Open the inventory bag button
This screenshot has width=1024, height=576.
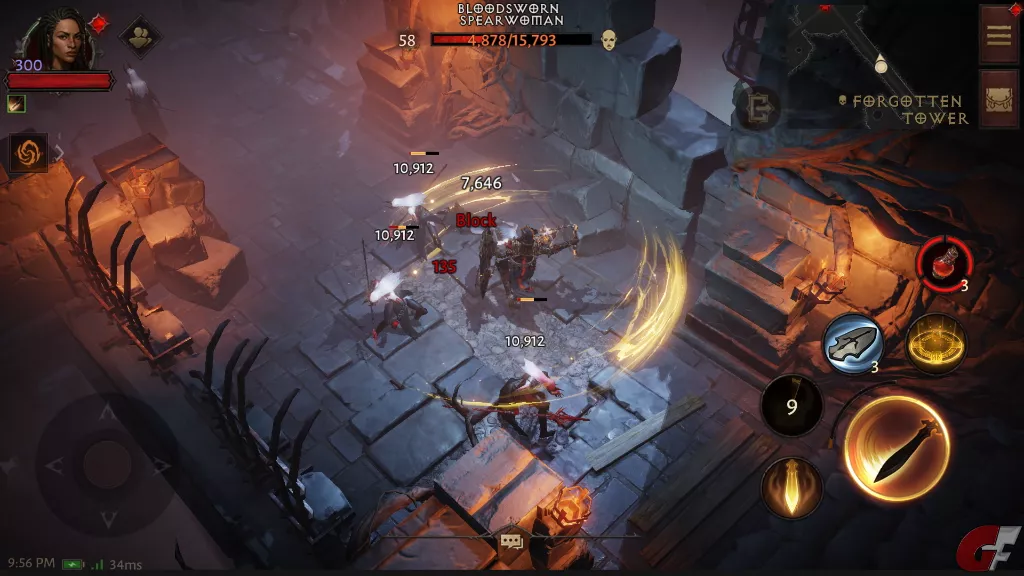click(998, 99)
